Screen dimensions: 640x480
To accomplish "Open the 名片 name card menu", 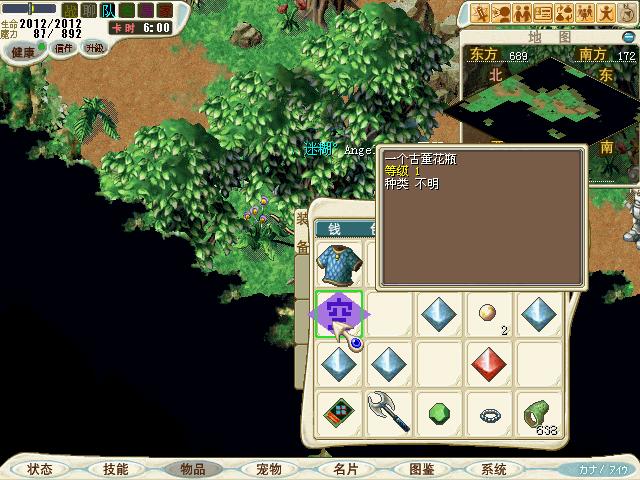I will 345,469.
